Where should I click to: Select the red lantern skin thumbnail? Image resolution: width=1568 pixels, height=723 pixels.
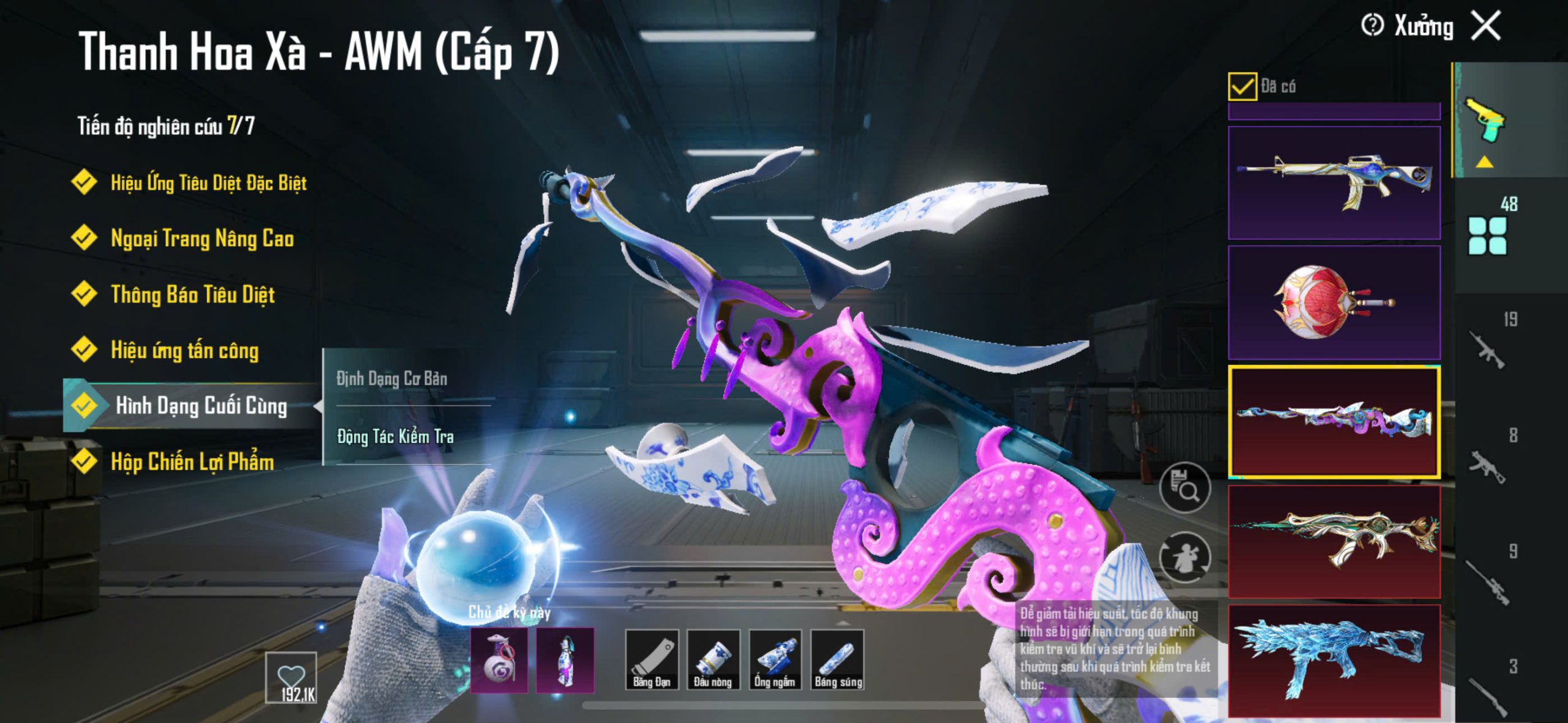1334,302
